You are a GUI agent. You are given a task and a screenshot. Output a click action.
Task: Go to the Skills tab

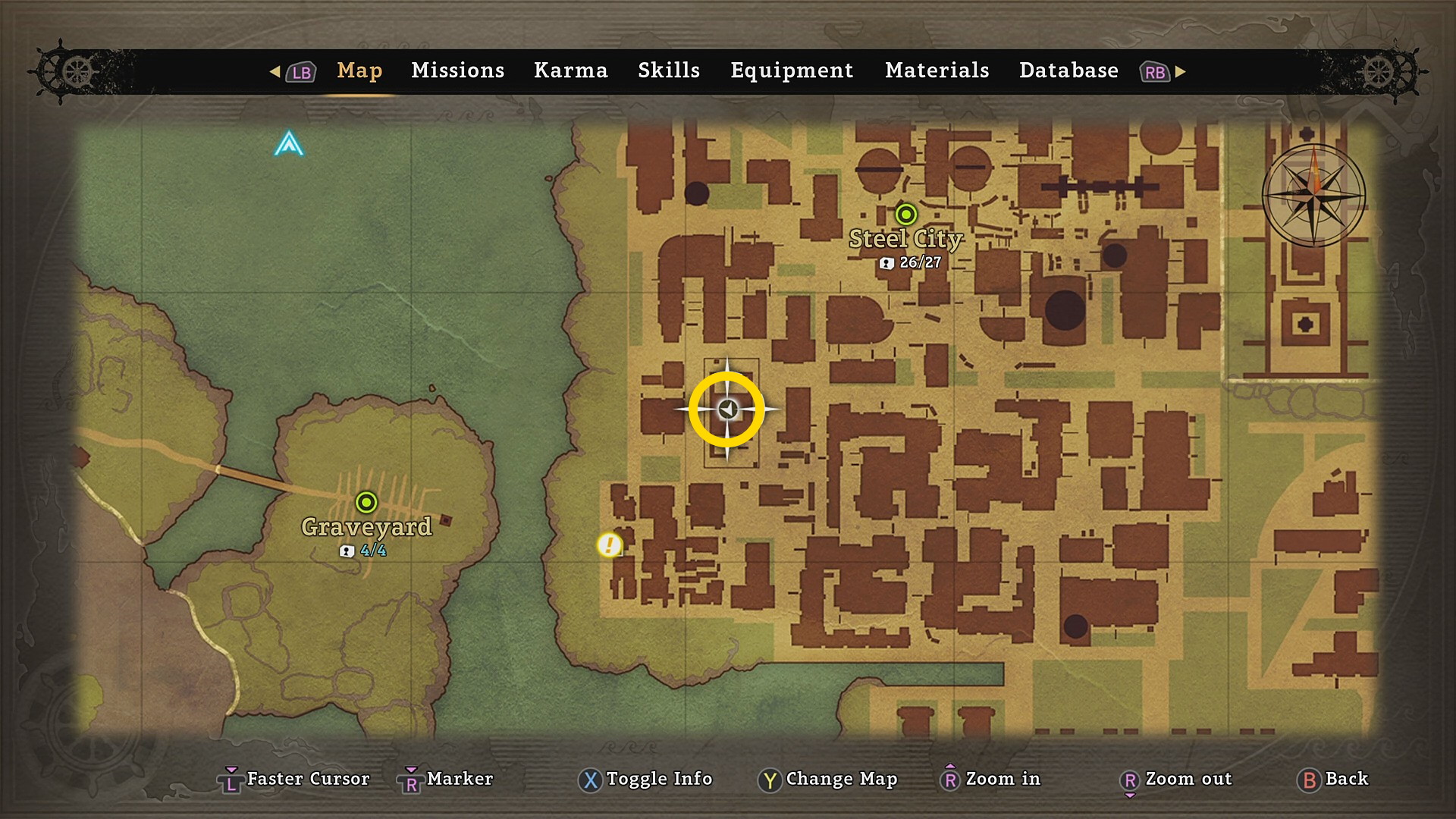pos(668,71)
